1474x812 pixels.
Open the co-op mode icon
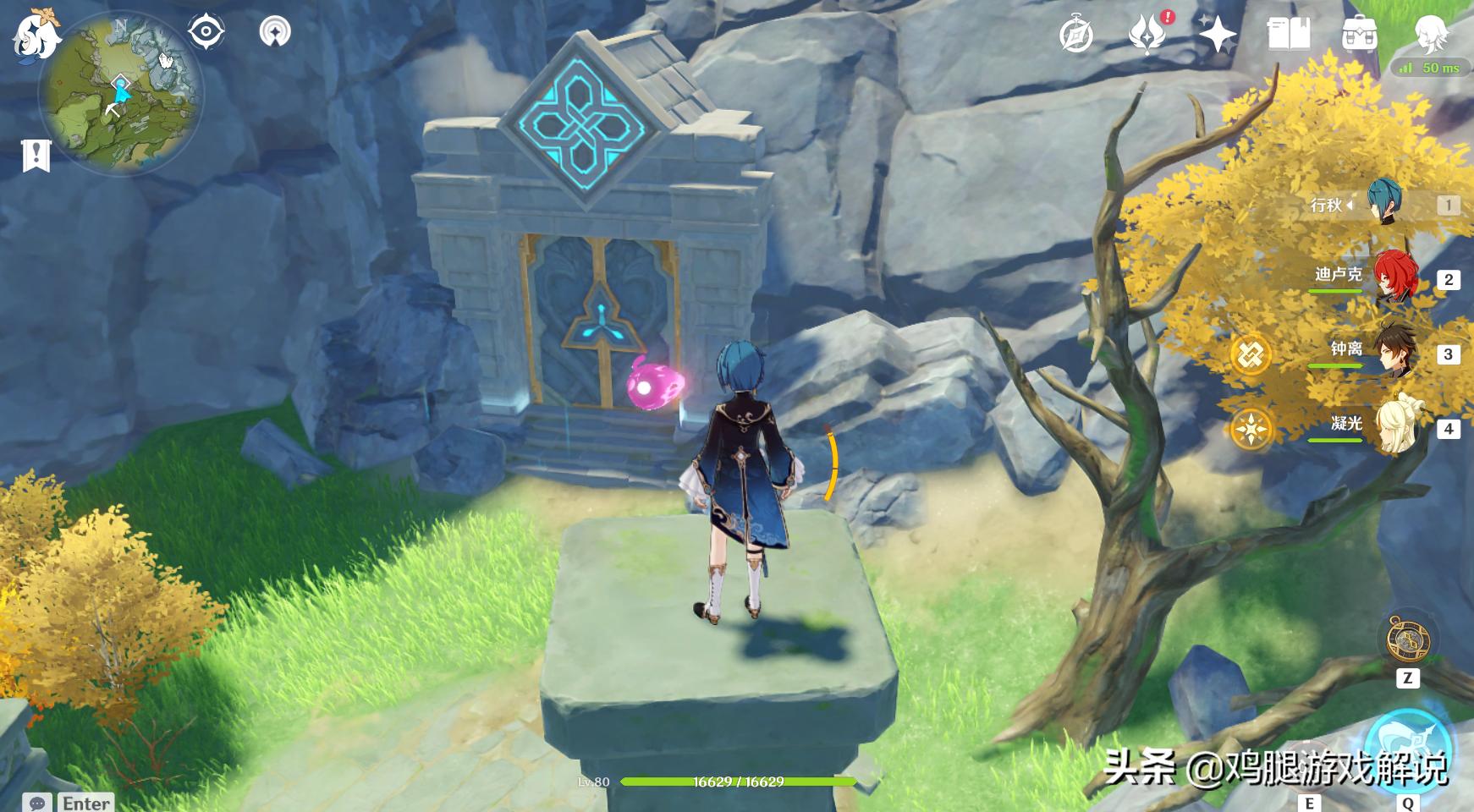274,32
